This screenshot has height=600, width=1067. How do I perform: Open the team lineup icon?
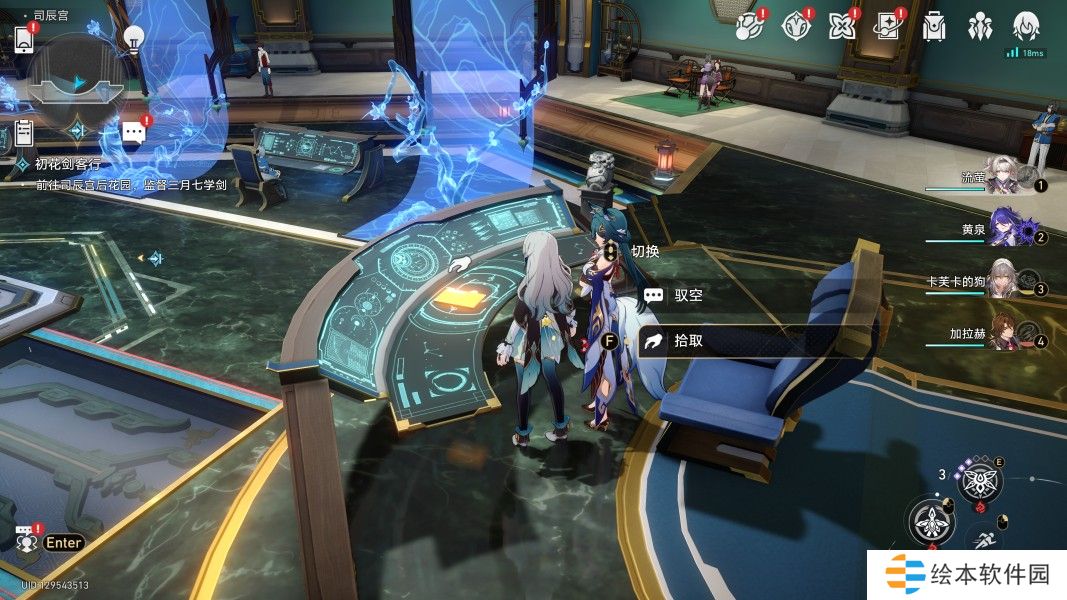tap(980, 26)
